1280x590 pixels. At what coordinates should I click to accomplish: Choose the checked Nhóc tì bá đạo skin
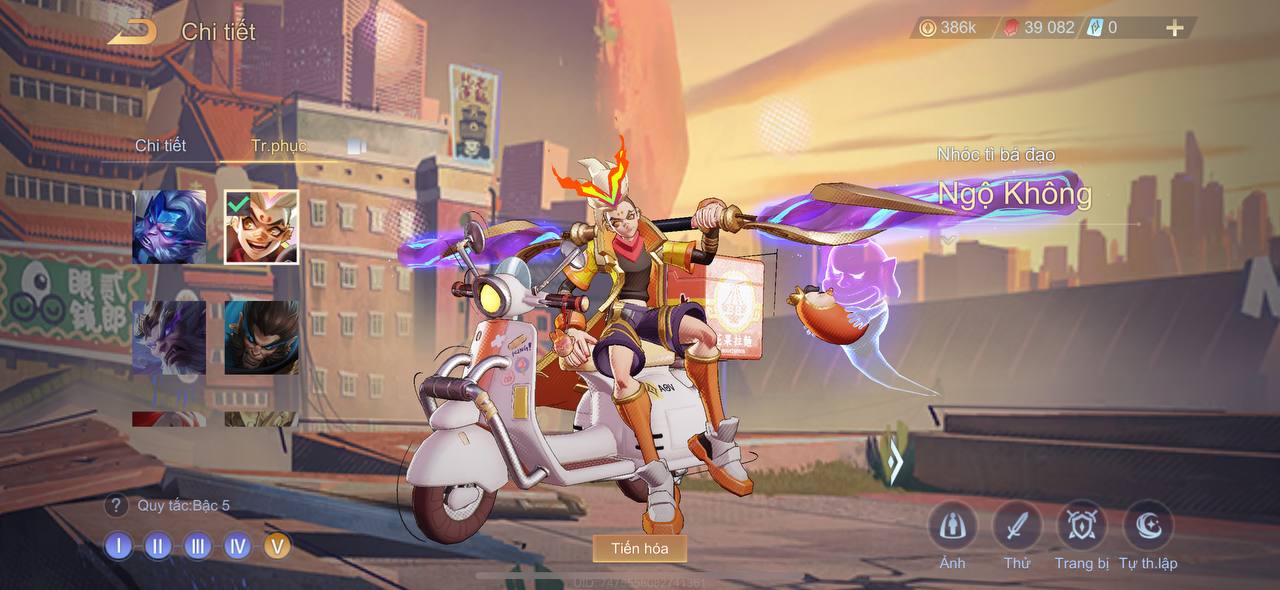[261, 227]
